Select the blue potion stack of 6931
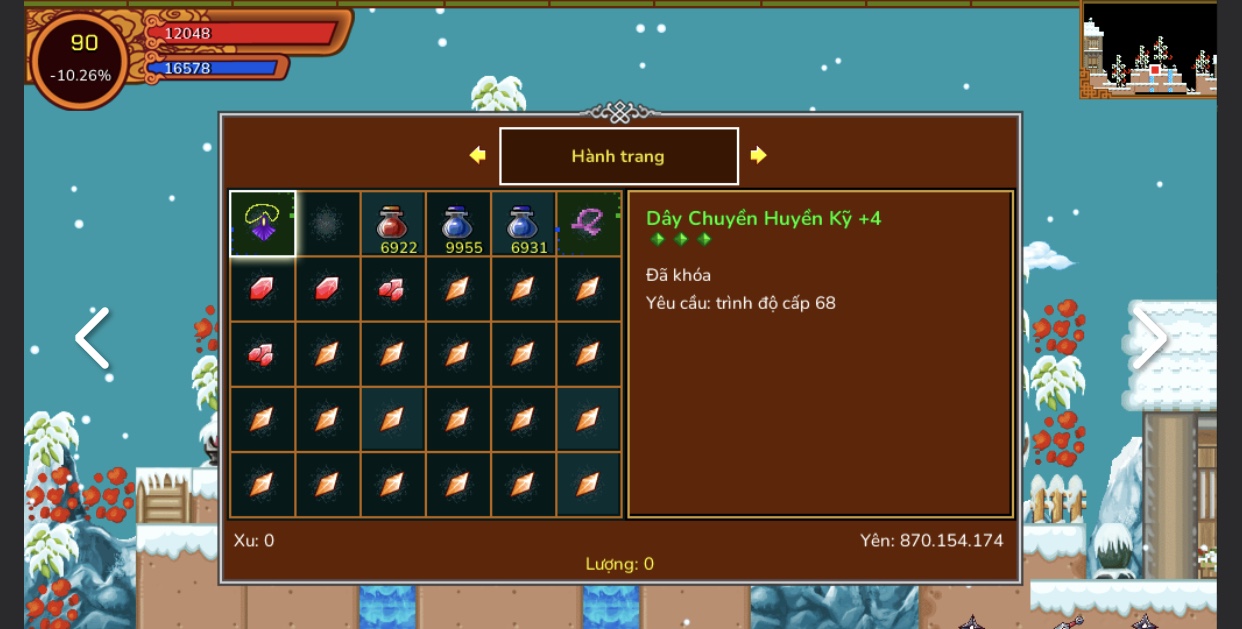This screenshot has height=629, width=1242. coord(523,224)
